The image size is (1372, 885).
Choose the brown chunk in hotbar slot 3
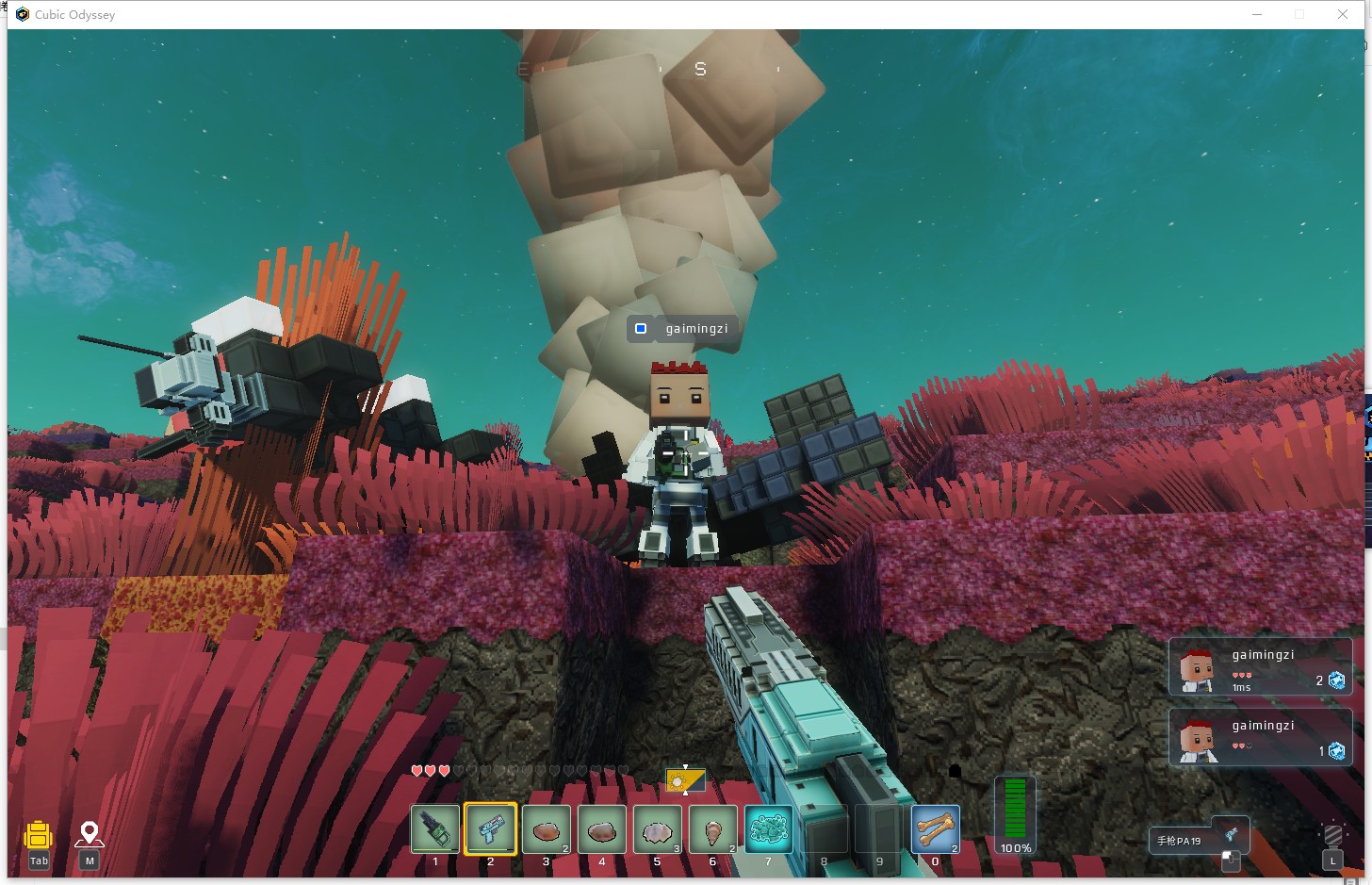pos(546,829)
